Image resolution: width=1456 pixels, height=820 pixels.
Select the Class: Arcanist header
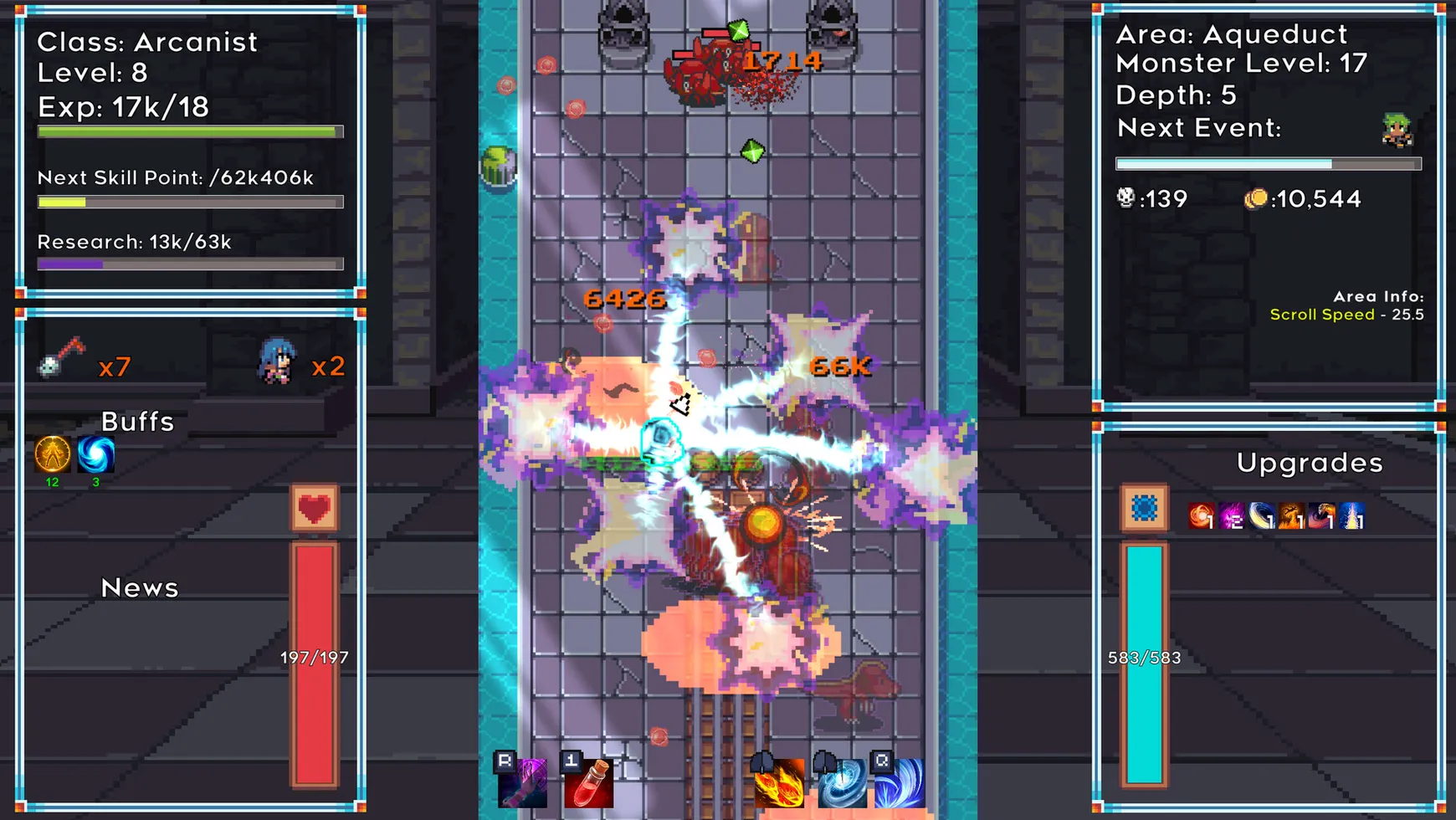[x=146, y=42]
